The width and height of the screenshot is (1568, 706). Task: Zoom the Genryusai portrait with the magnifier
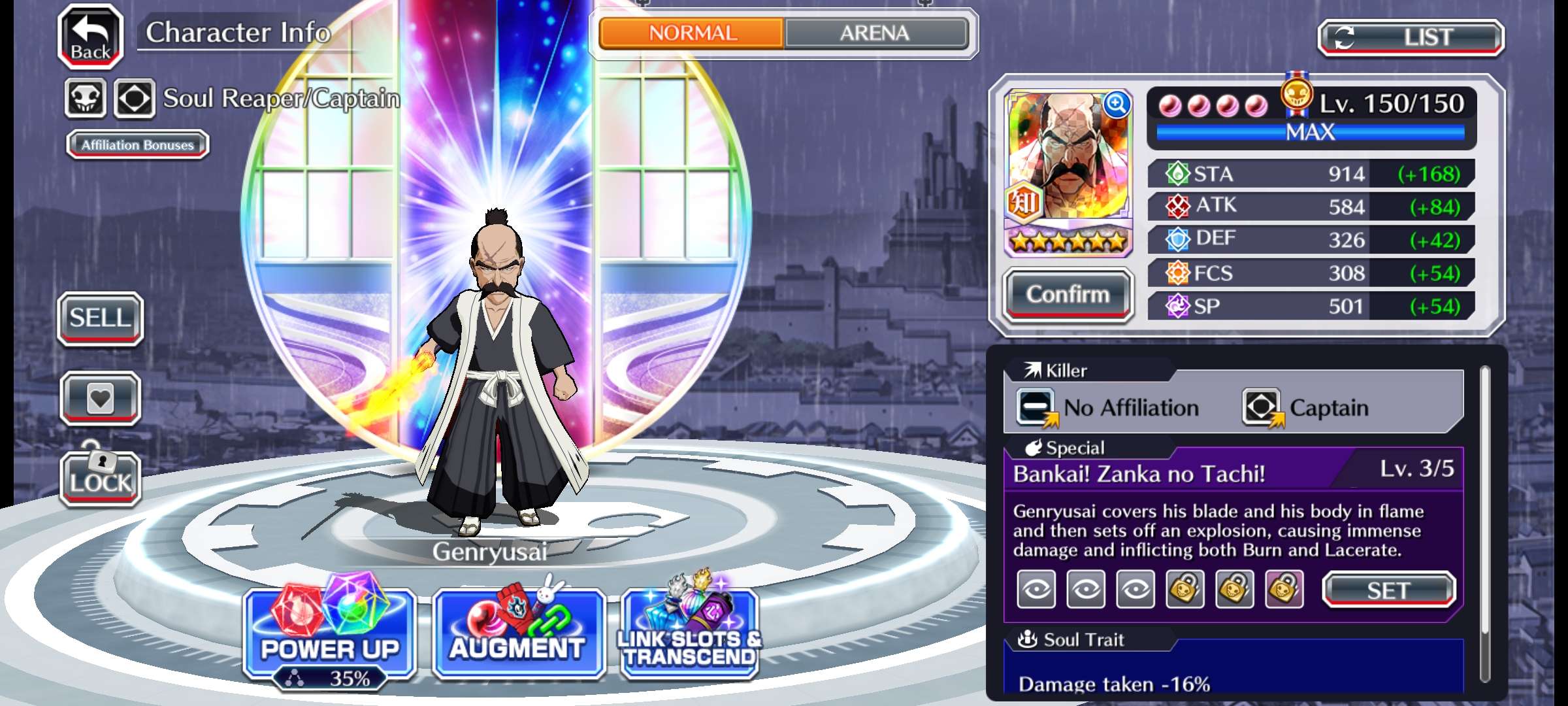pyautogui.click(x=1116, y=105)
